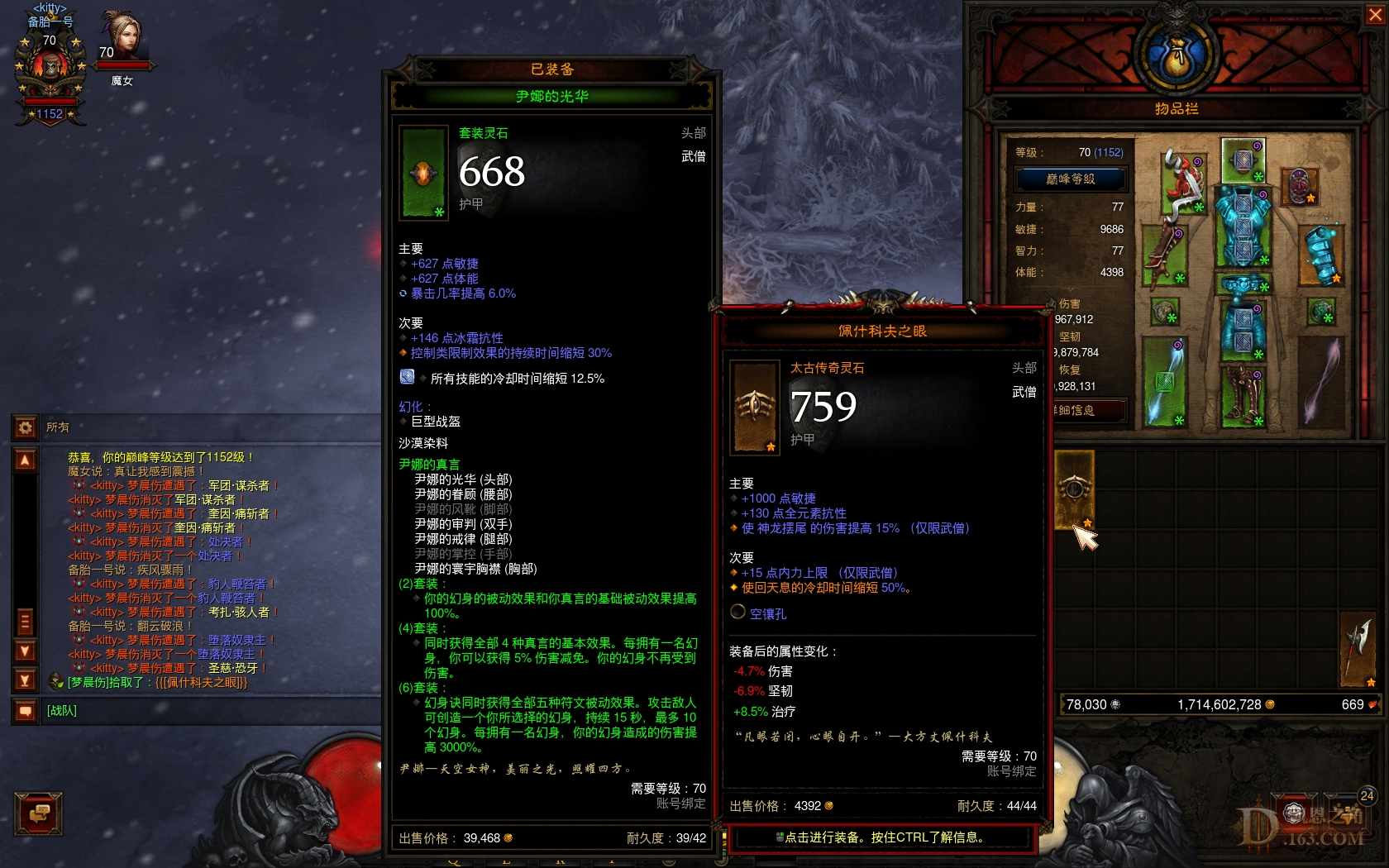Click the green 套装灵石 icon in the equipped tooltip

coord(422,171)
